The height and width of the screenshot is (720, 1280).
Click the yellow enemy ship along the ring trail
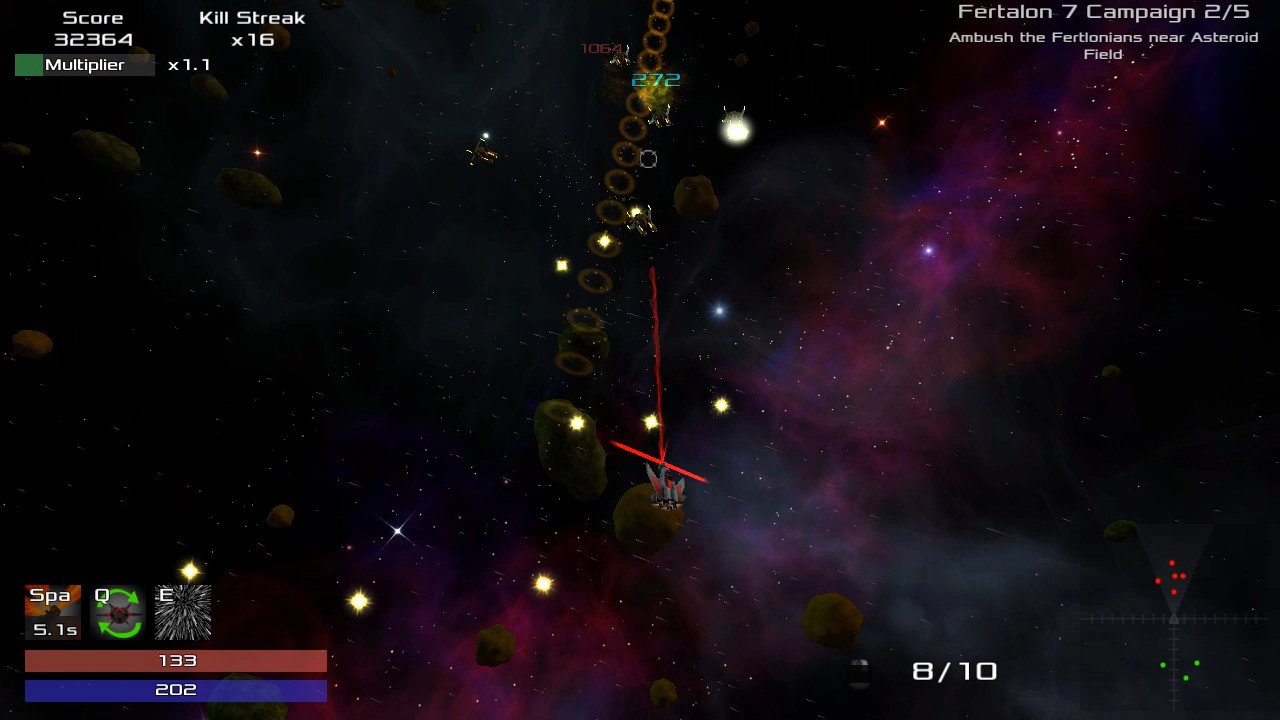pyautogui.click(x=640, y=222)
